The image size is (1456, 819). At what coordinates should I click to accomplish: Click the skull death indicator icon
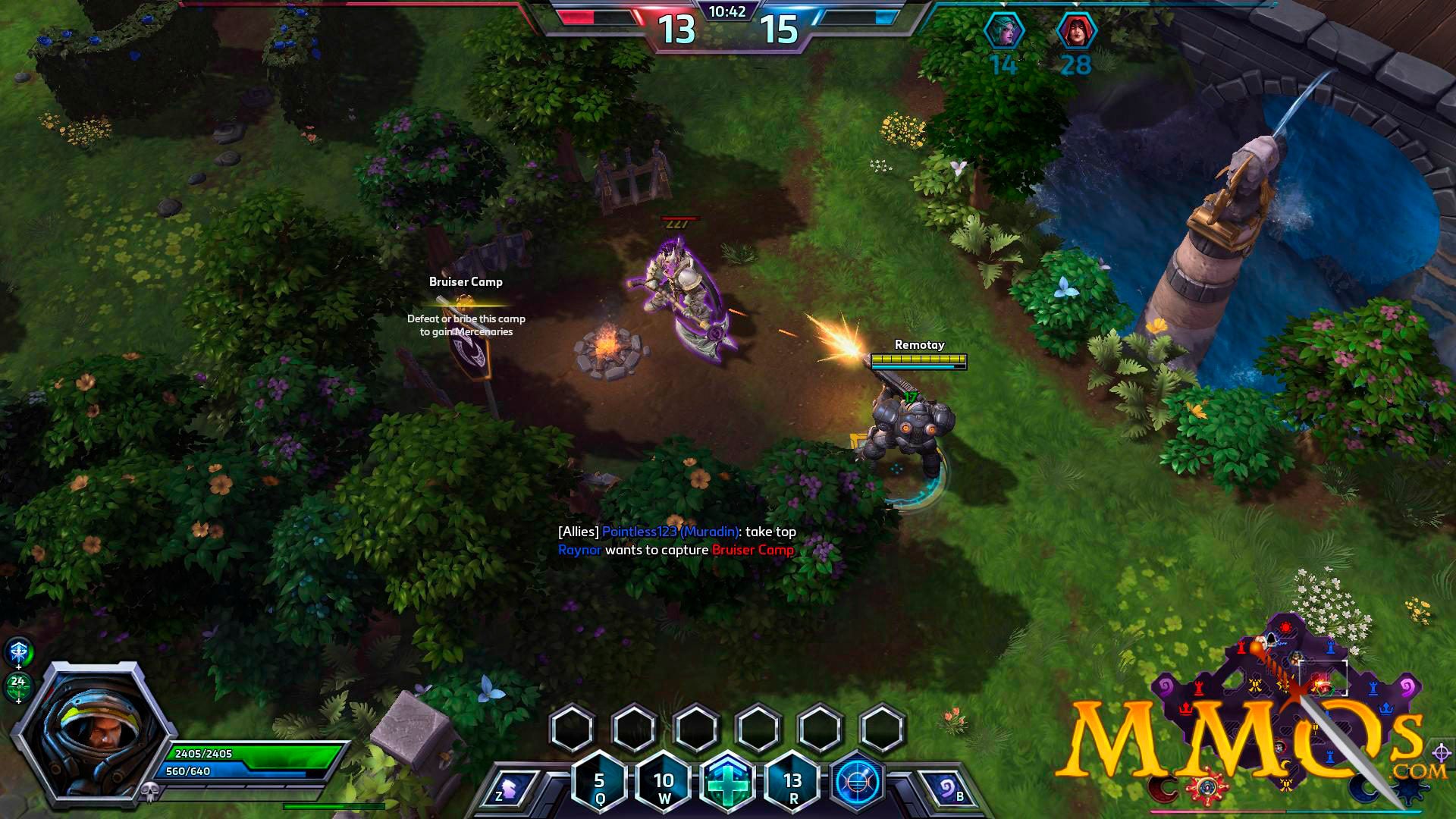pyautogui.click(x=150, y=792)
